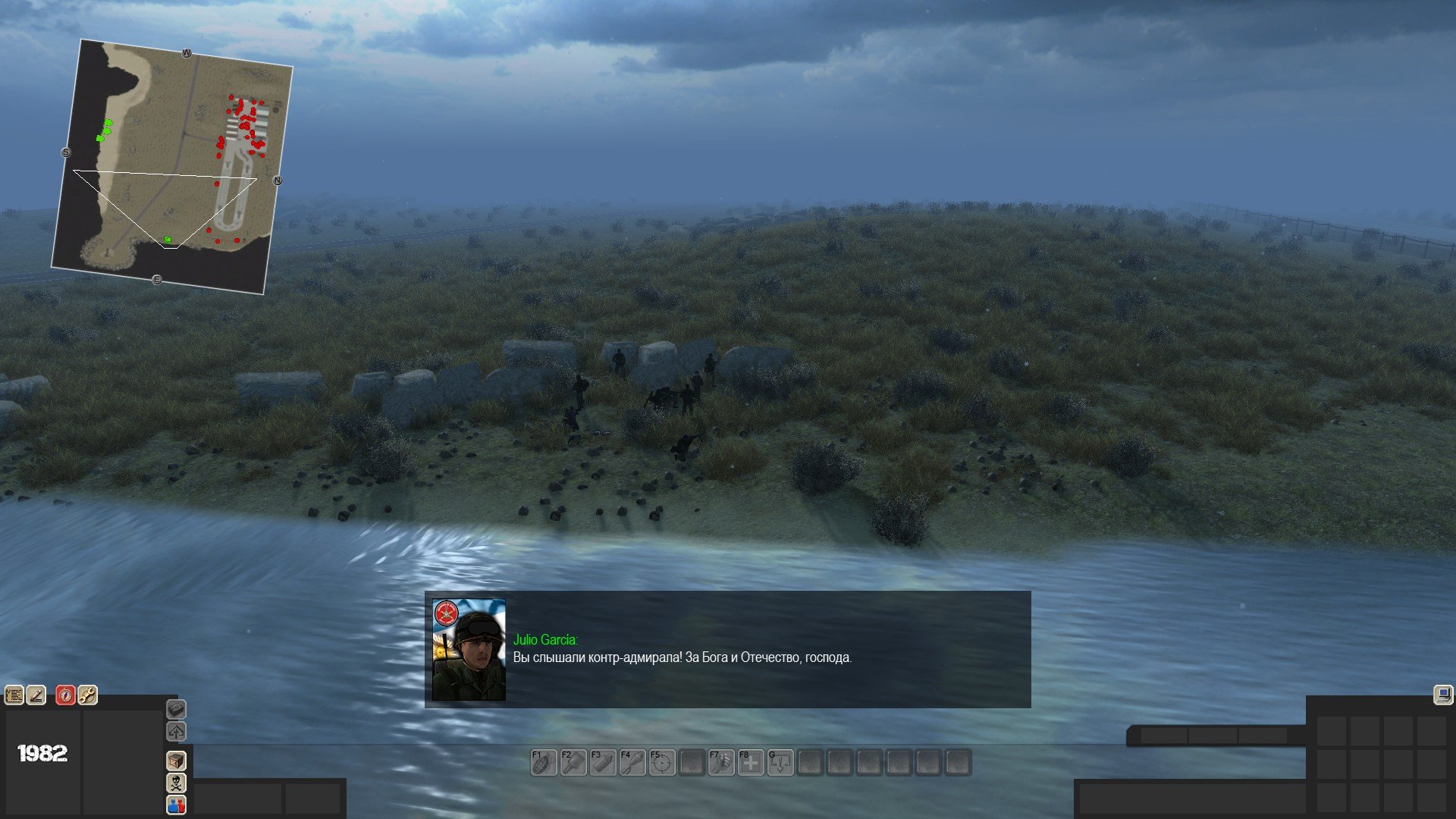Pick the F4 rocket slot

632,762
